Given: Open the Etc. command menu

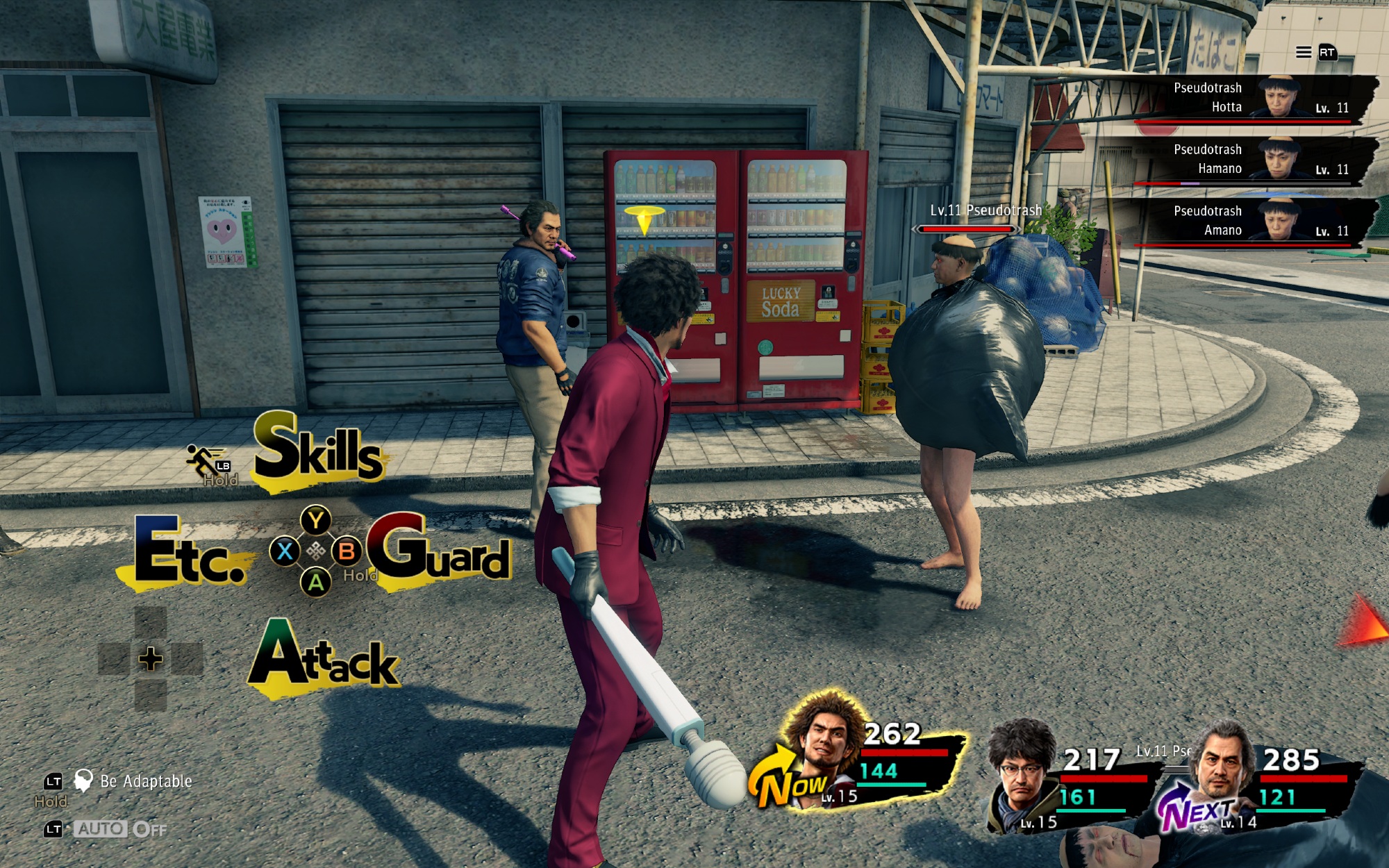Looking at the screenshot, I should (188, 553).
